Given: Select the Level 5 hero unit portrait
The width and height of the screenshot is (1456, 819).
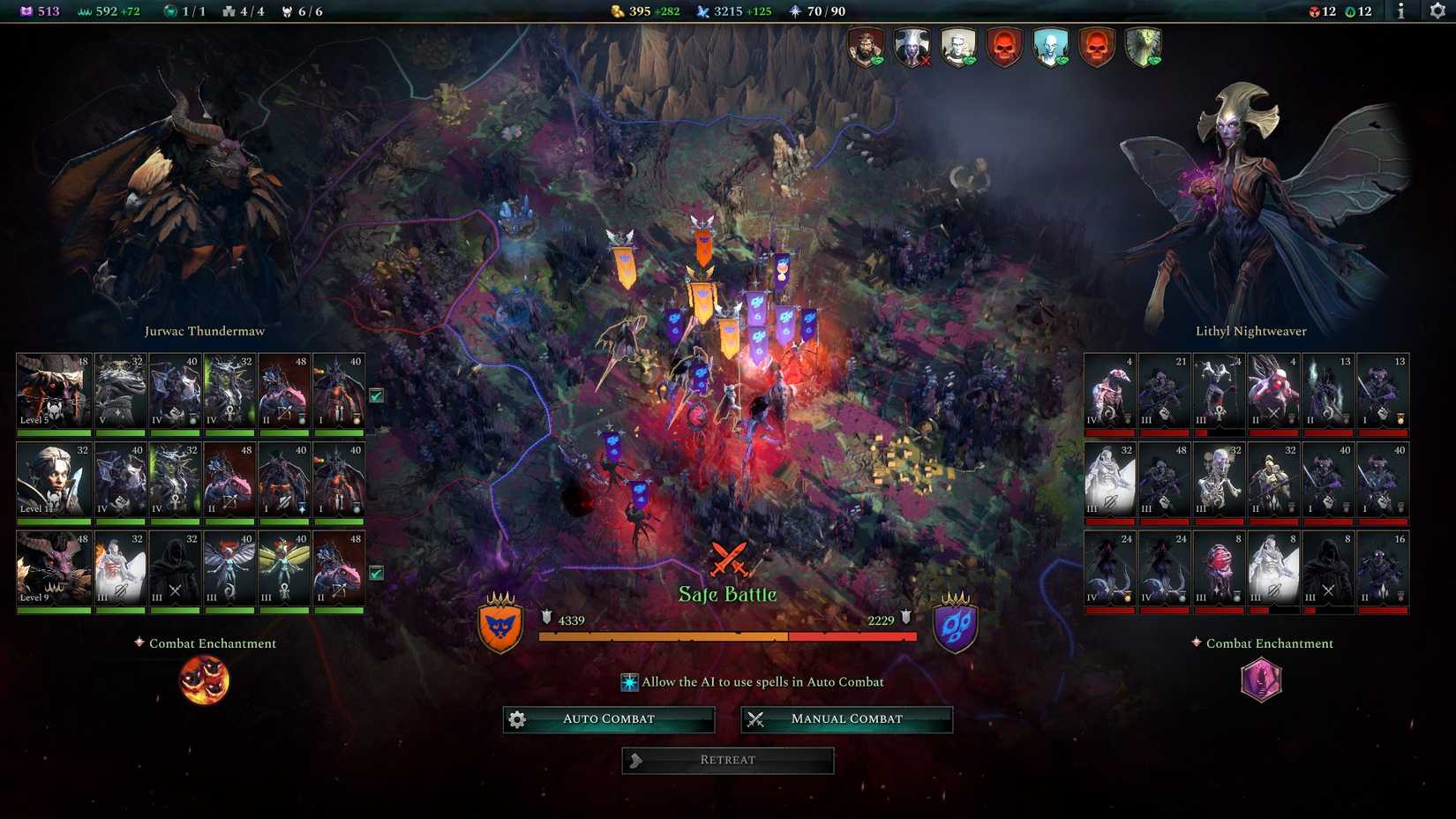Looking at the screenshot, I should pyautogui.click(x=53, y=391).
